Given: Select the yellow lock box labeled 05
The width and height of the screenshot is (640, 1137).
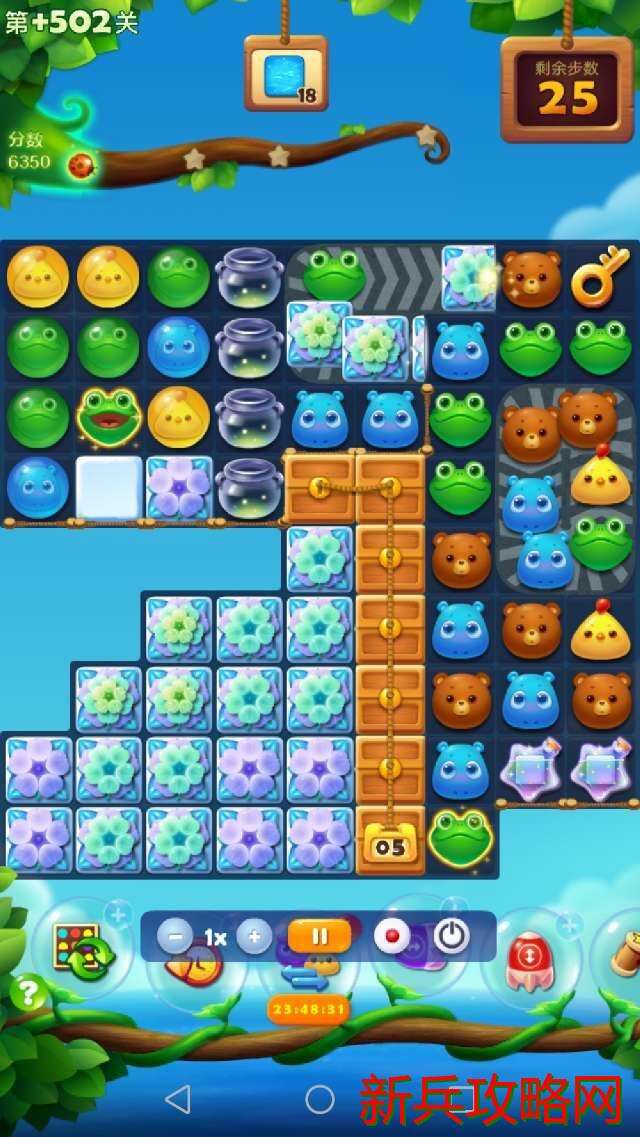Looking at the screenshot, I should (390, 840).
